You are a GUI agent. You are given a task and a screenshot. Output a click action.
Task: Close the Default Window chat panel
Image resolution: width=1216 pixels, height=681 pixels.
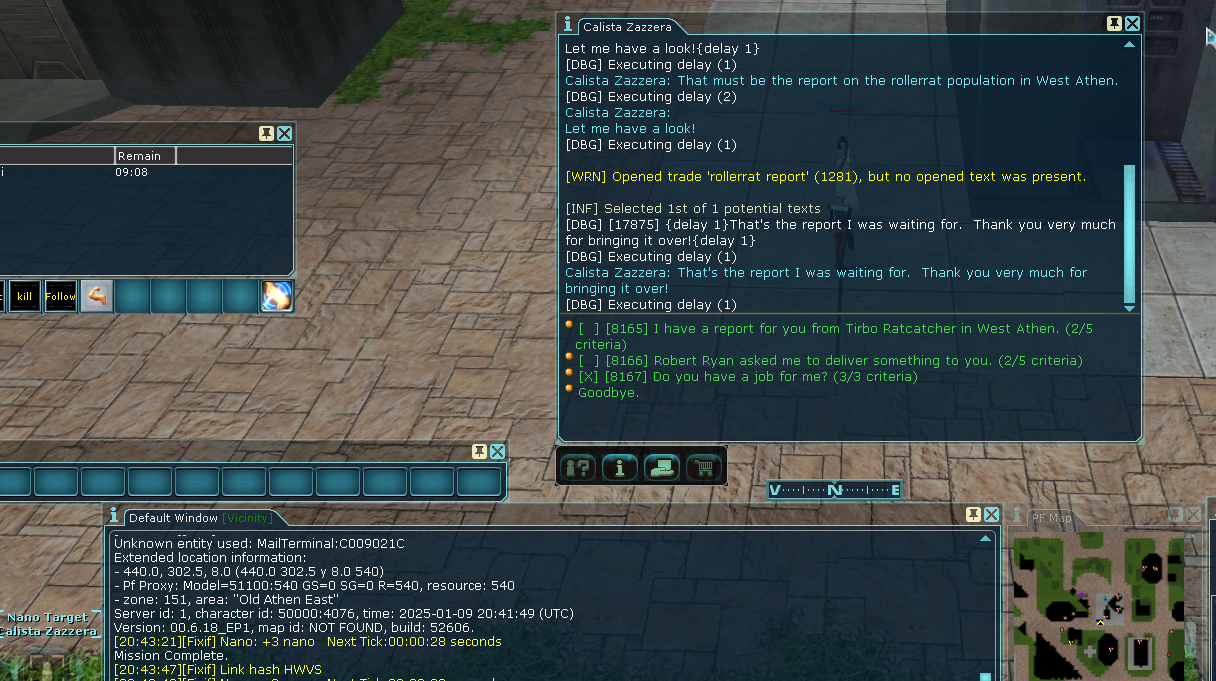pyautogui.click(x=991, y=514)
